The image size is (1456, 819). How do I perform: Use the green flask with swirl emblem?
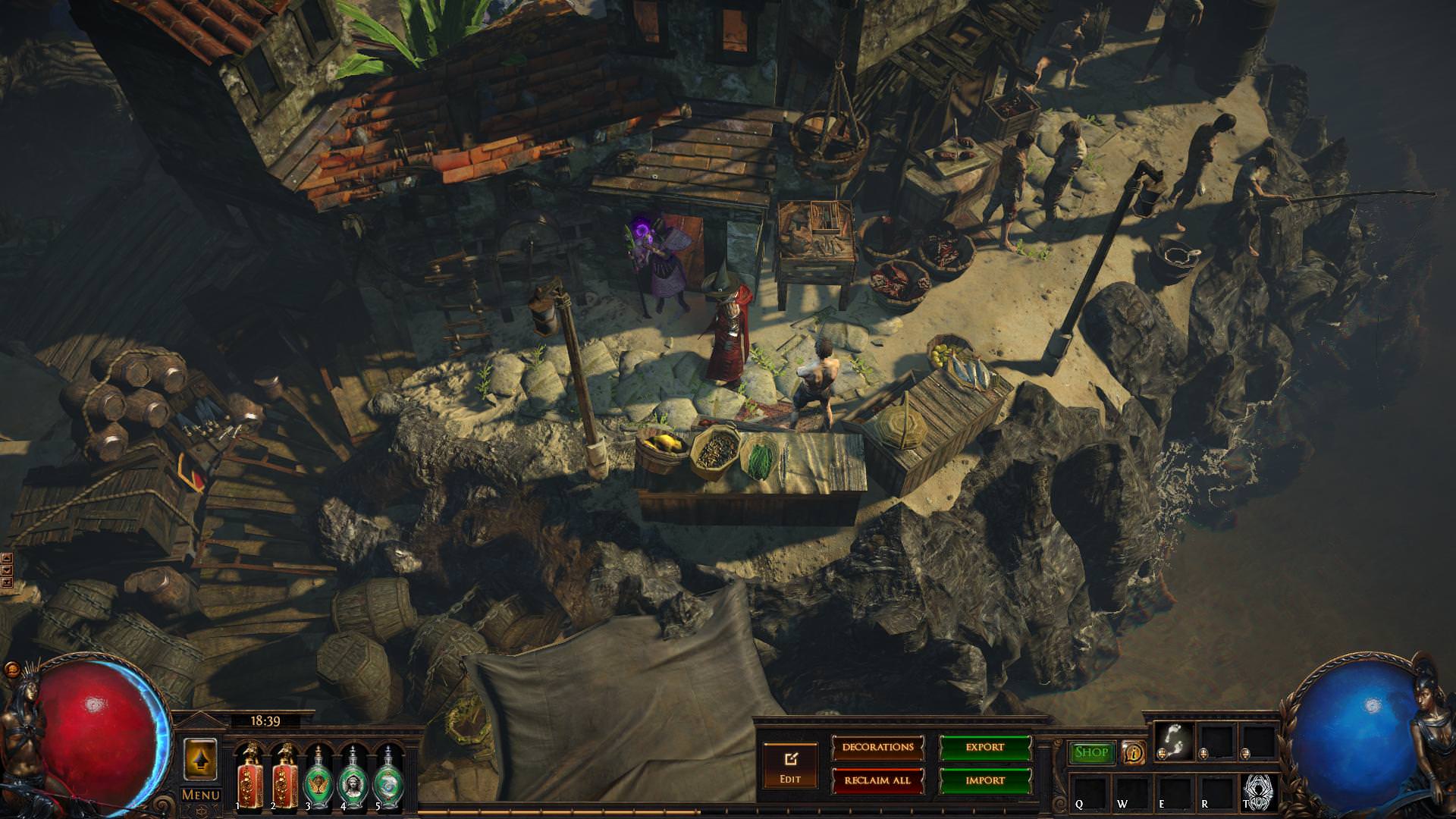[388, 776]
